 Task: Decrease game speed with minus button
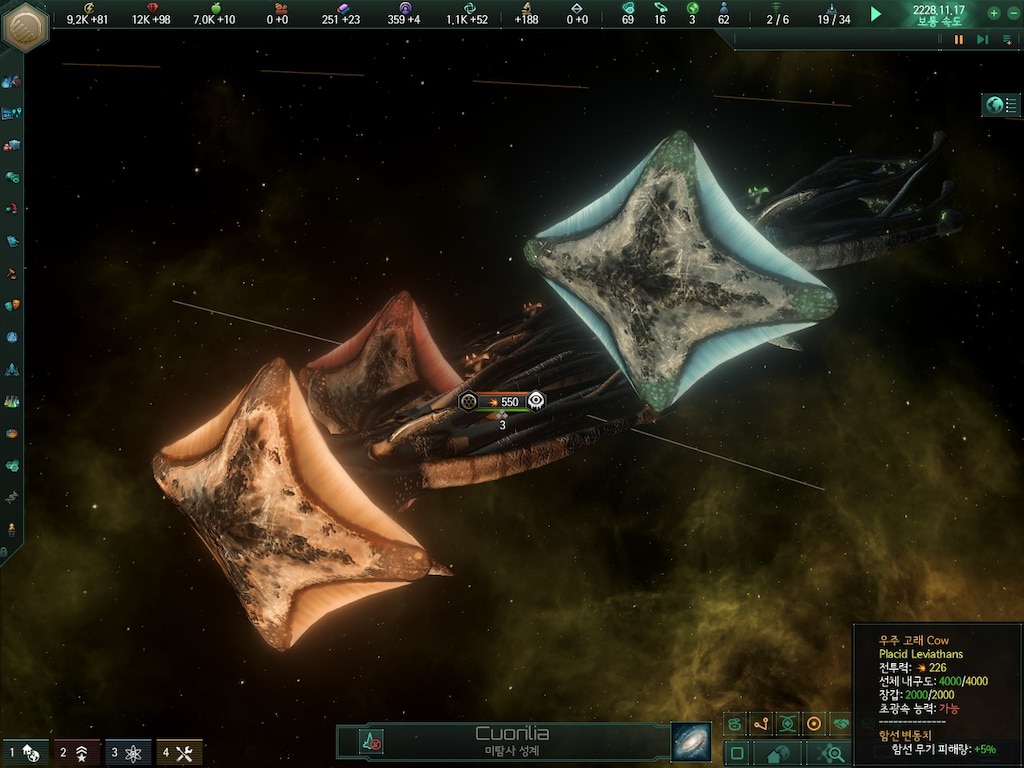pos(1012,13)
